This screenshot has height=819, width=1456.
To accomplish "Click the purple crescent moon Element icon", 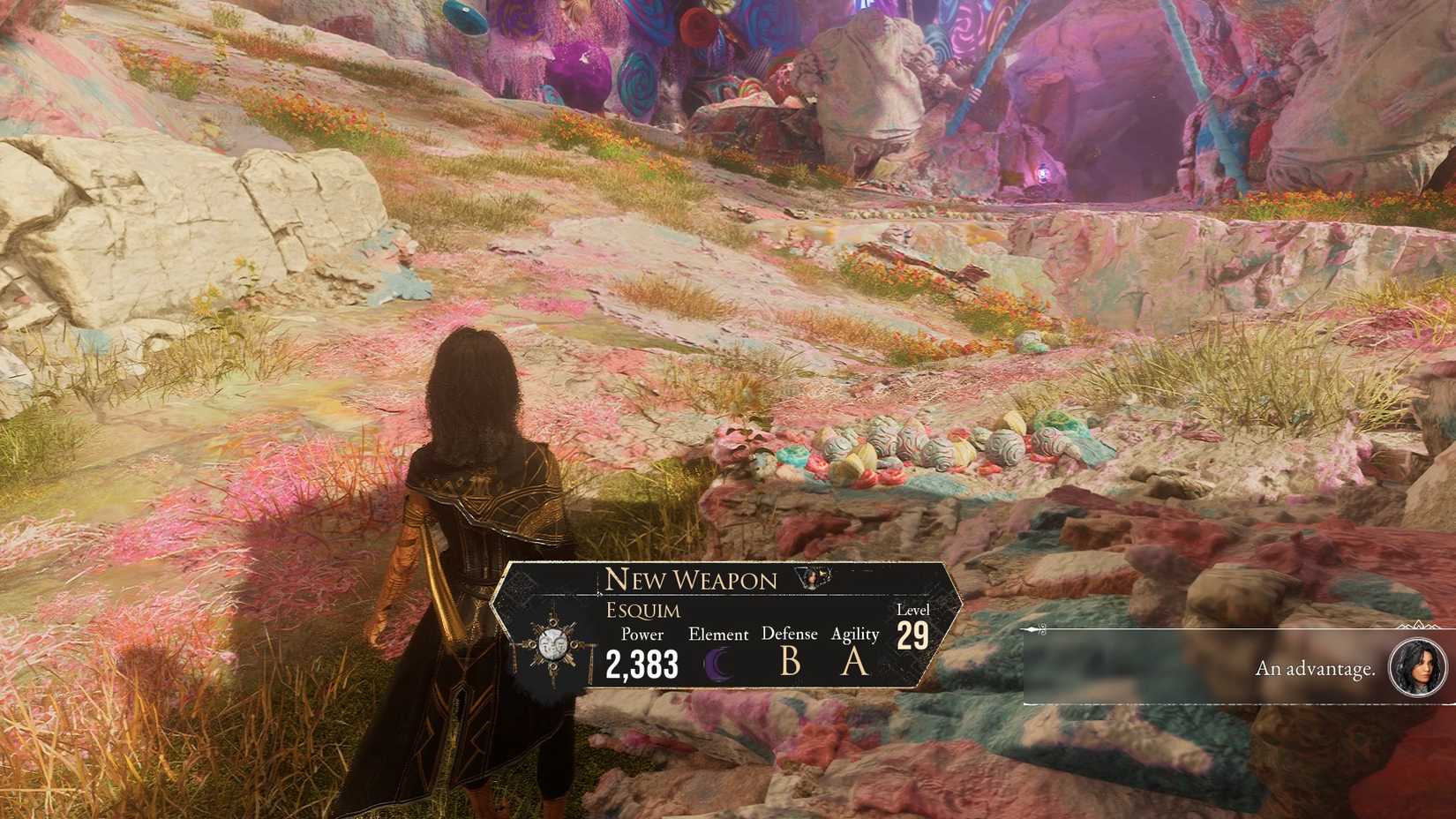I will [x=719, y=664].
